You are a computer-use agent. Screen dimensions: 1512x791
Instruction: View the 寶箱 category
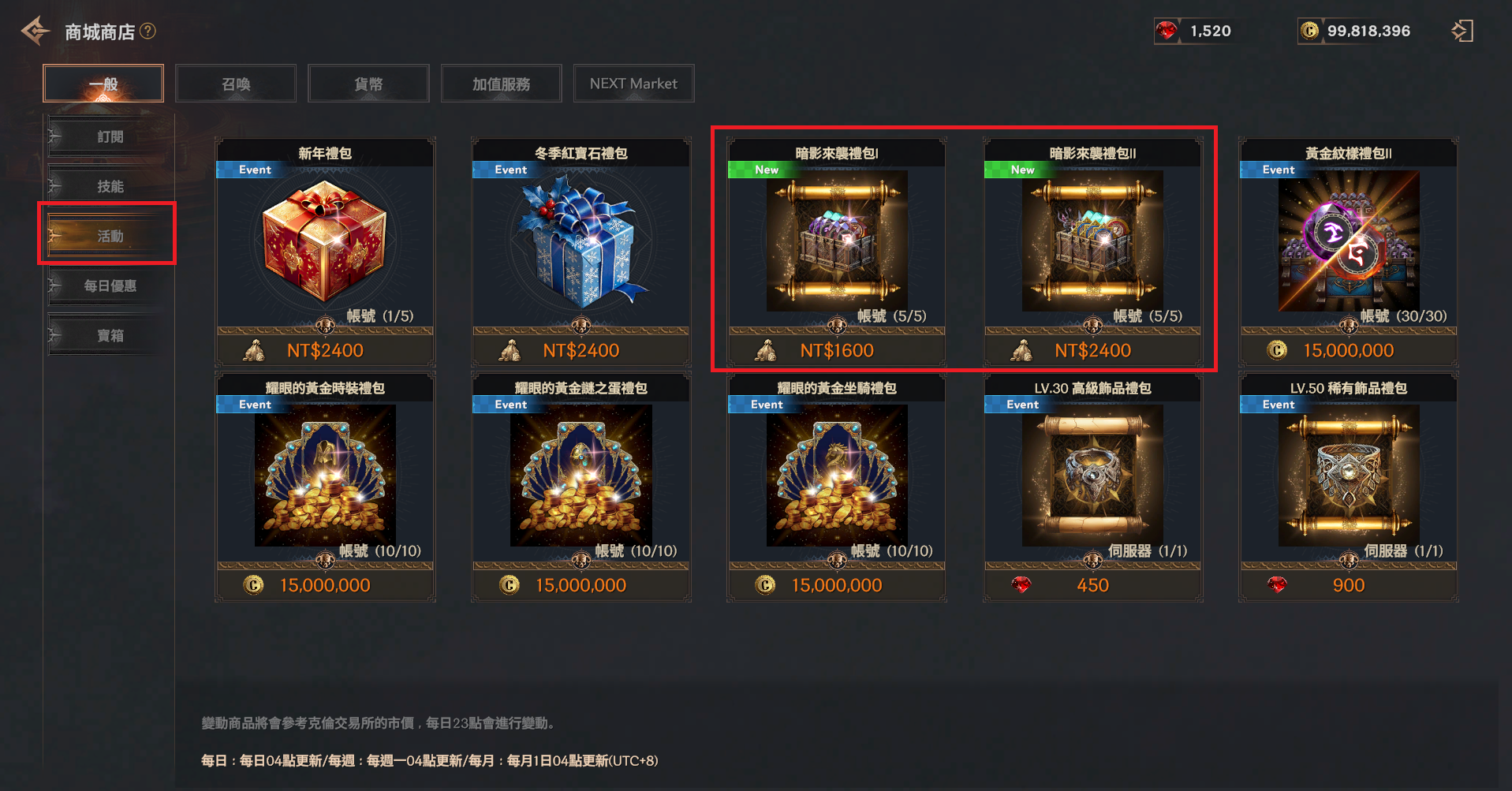[110, 335]
